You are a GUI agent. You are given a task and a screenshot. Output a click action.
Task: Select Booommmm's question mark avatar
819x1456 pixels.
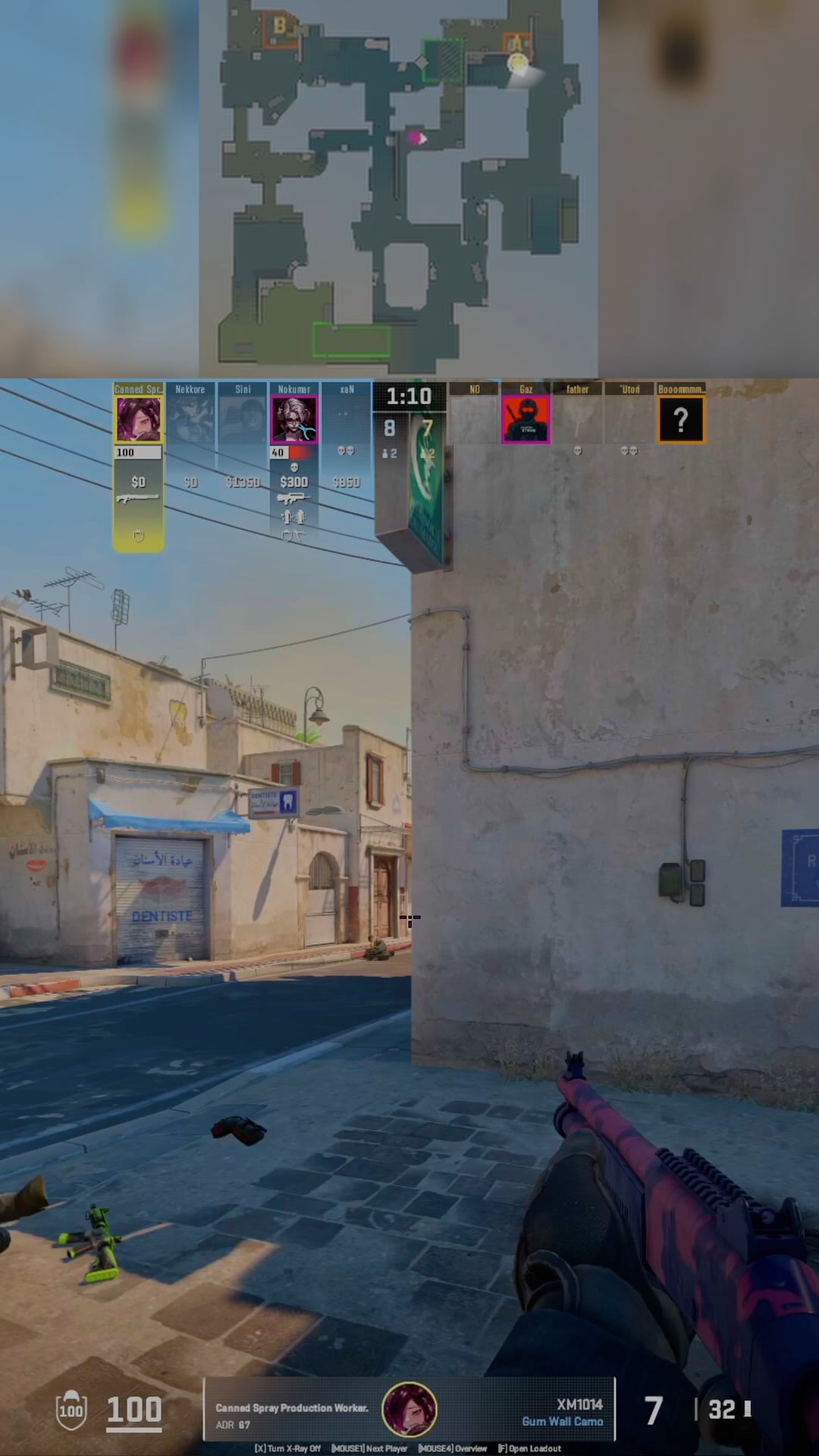(x=681, y=419)
